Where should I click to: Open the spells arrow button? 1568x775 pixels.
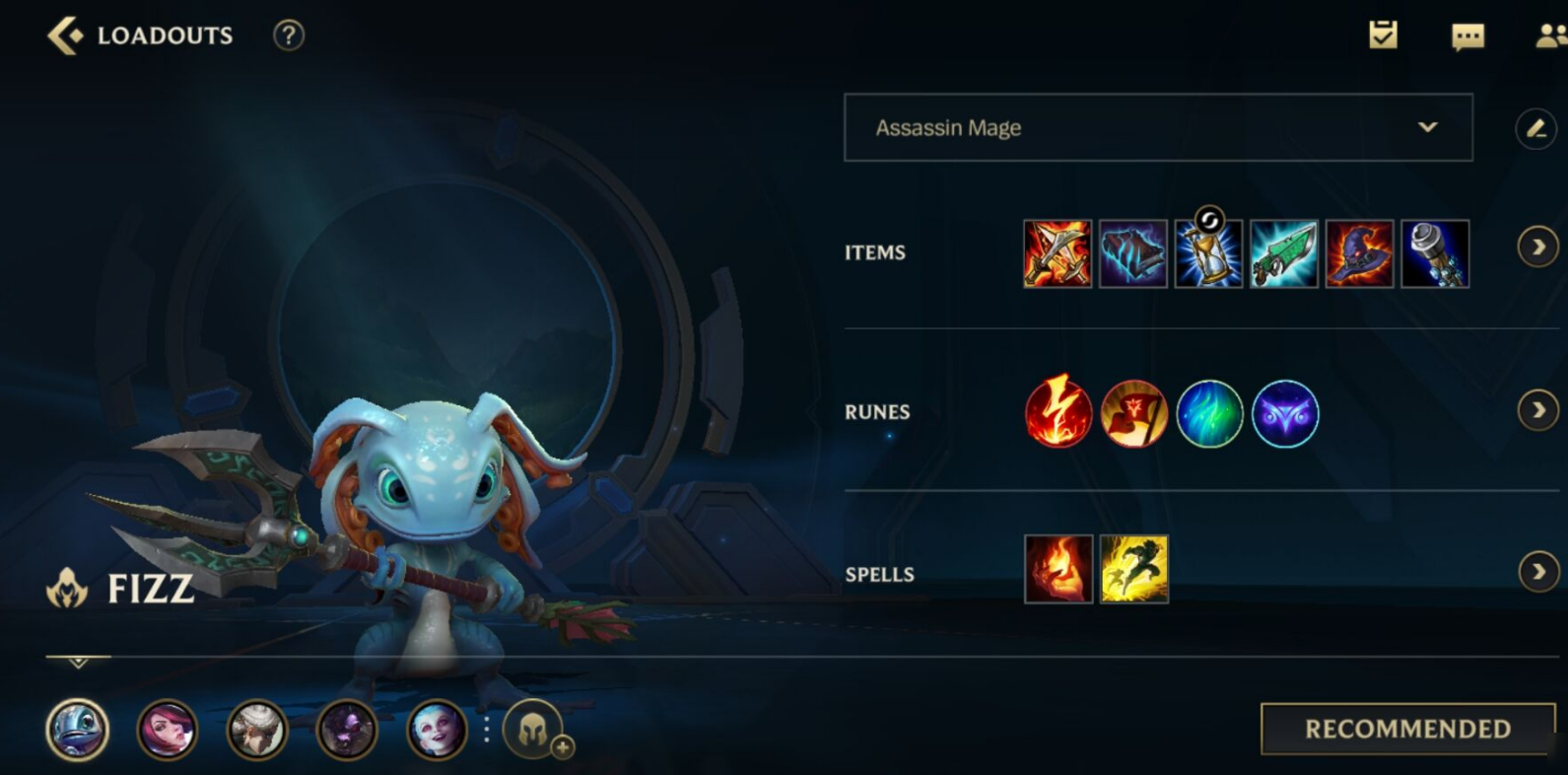tap(1537, 572)
